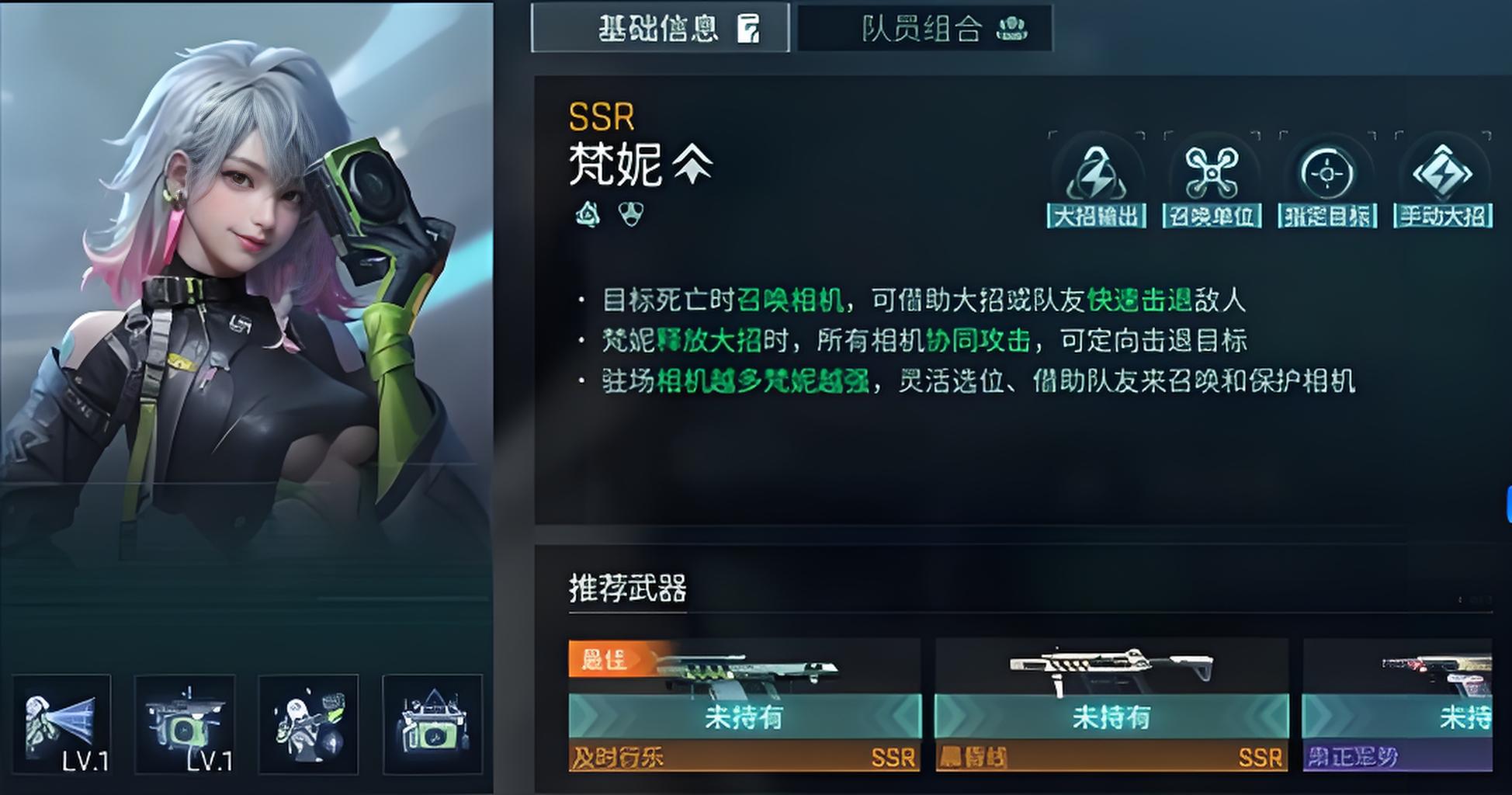1512x795 pixels.
Task: Switch to the 基础信息 tab
Action: 660,29
